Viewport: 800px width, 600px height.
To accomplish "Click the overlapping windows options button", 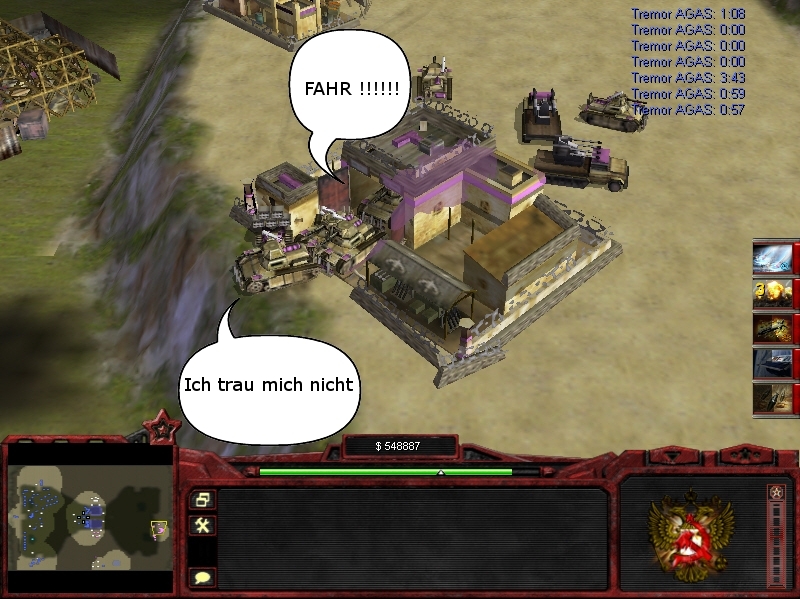I will 202,499.
